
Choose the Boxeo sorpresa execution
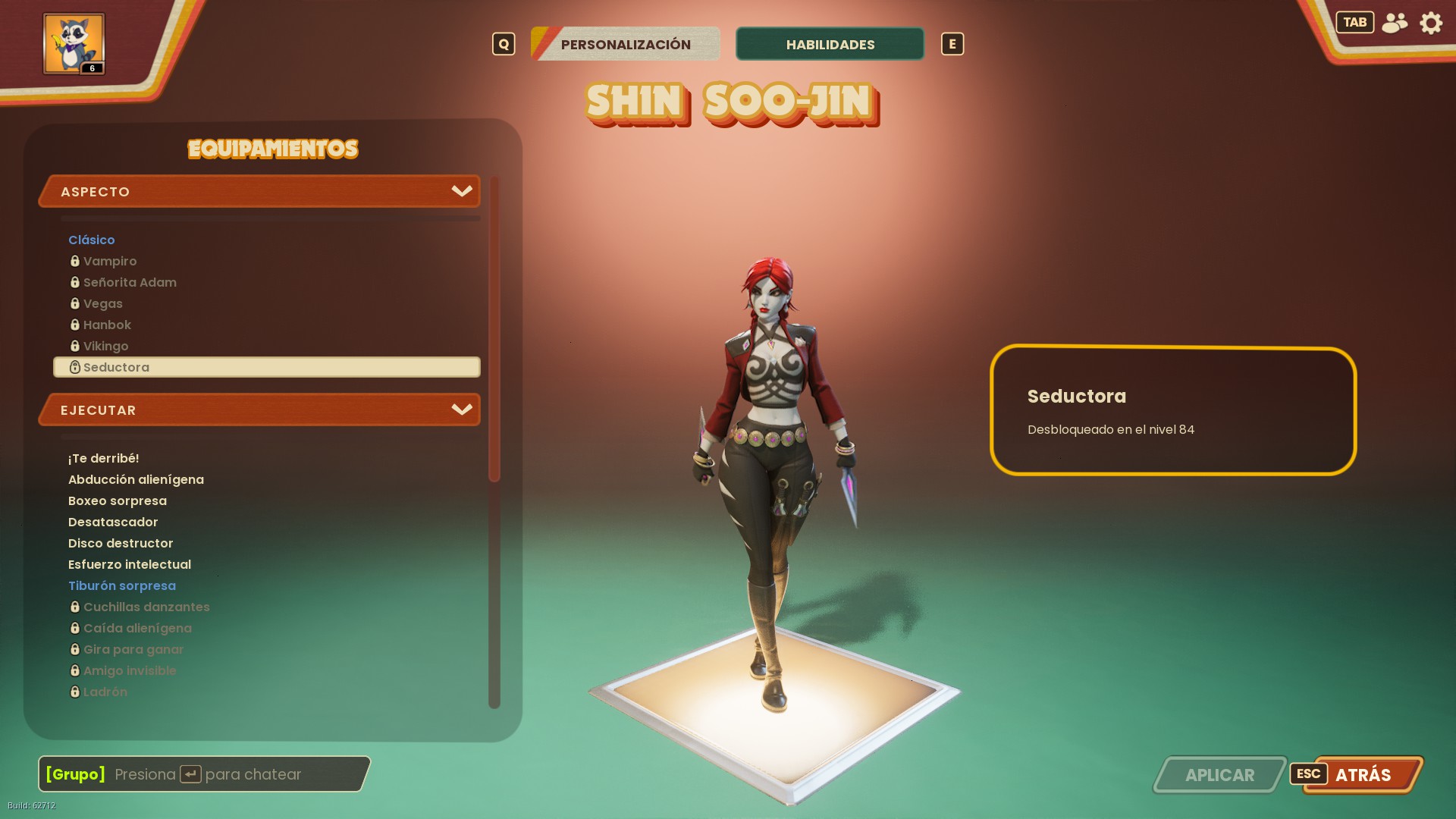click(x=118, y=500)
